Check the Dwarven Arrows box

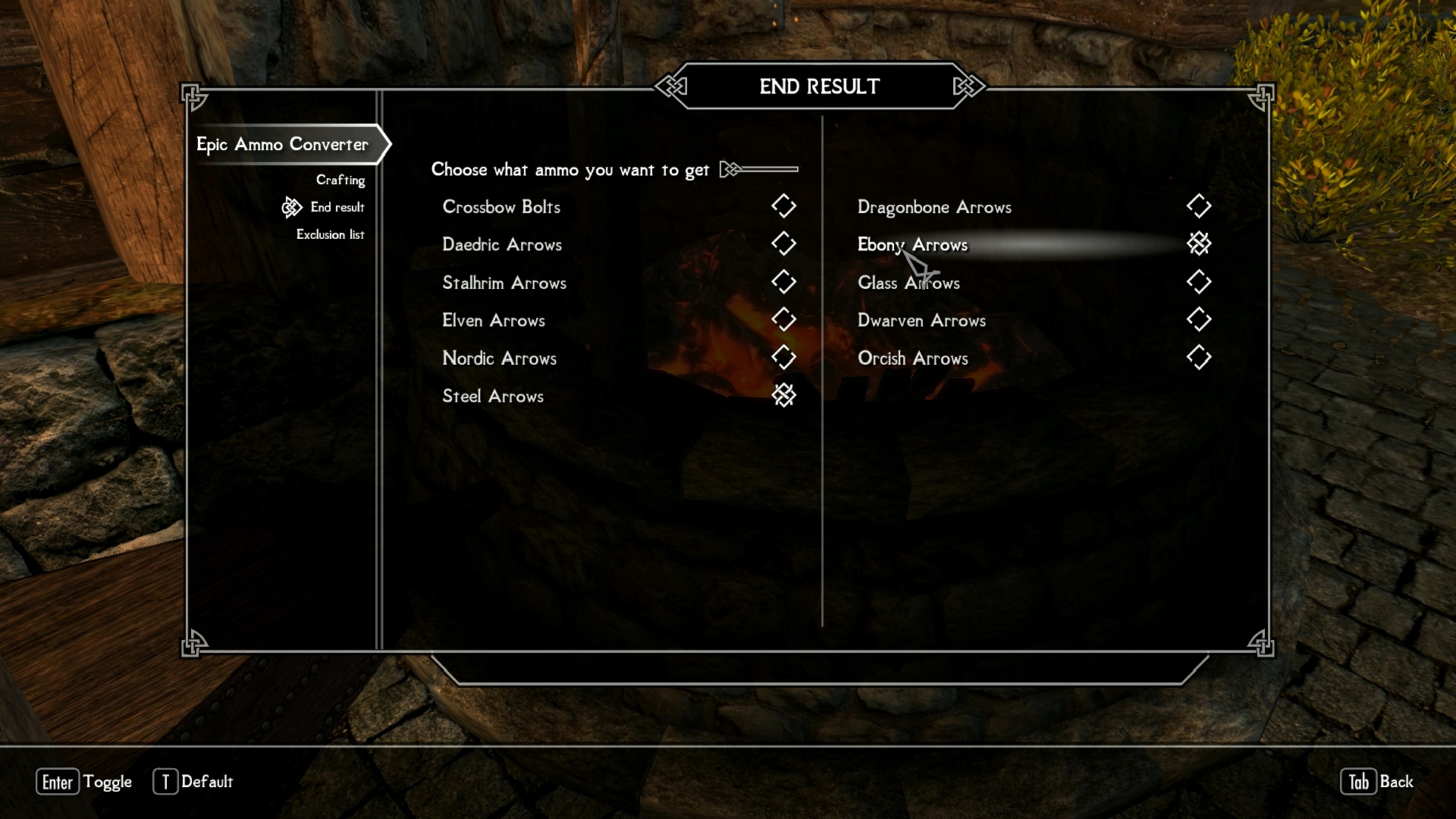click(1198, 320)
